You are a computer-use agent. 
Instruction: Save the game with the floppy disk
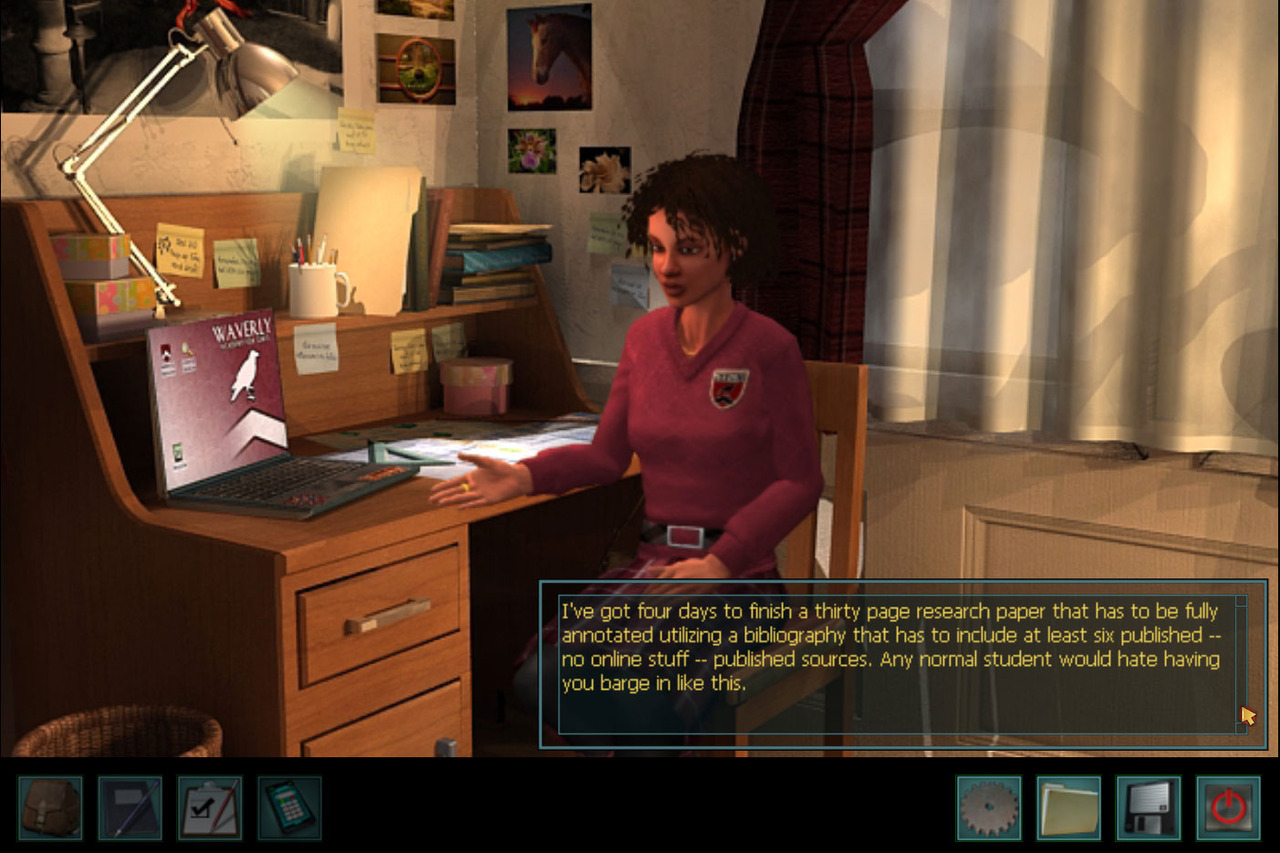click(x=1149, y=808)
